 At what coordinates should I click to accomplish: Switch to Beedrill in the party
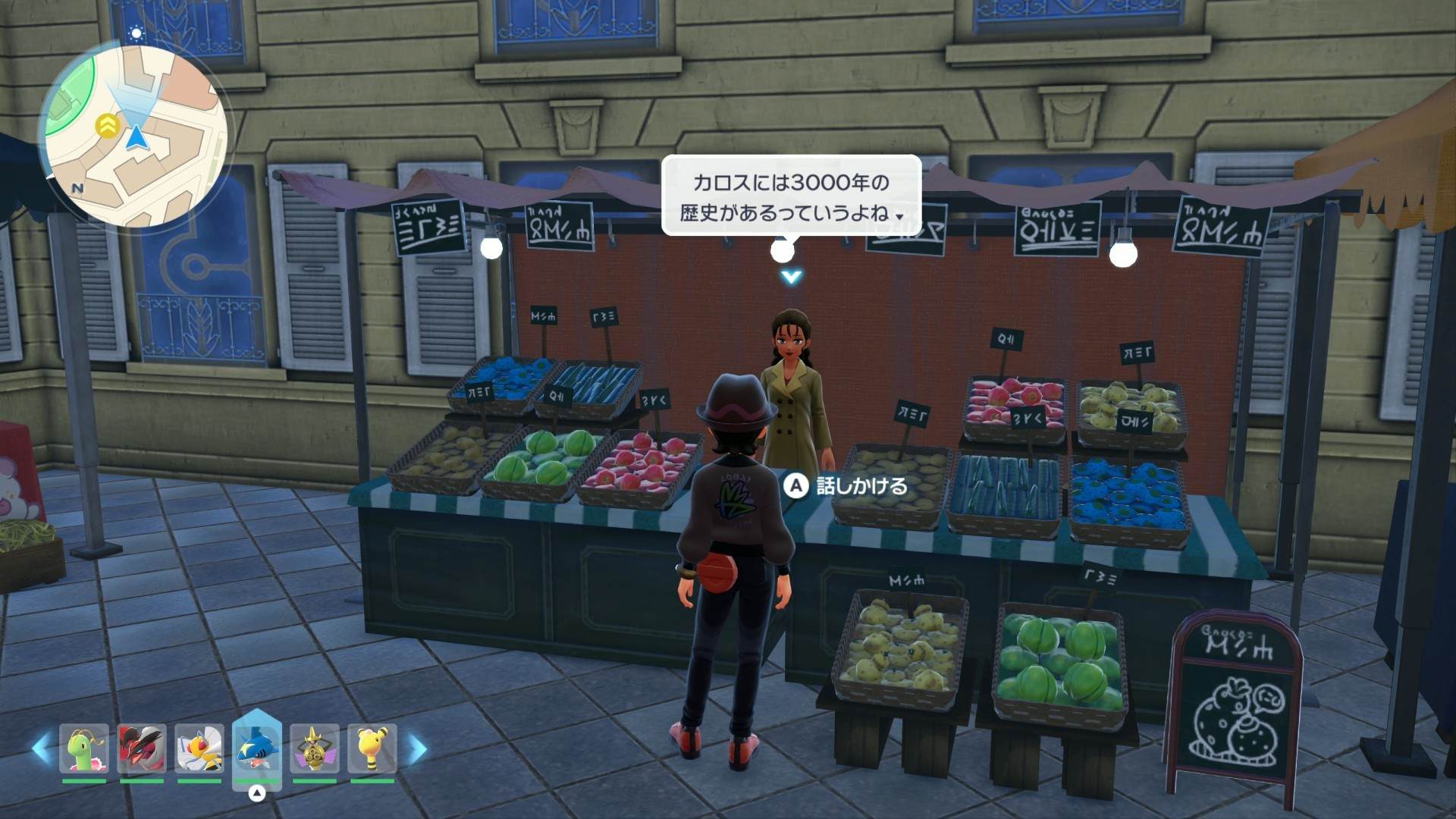[199, 749]
